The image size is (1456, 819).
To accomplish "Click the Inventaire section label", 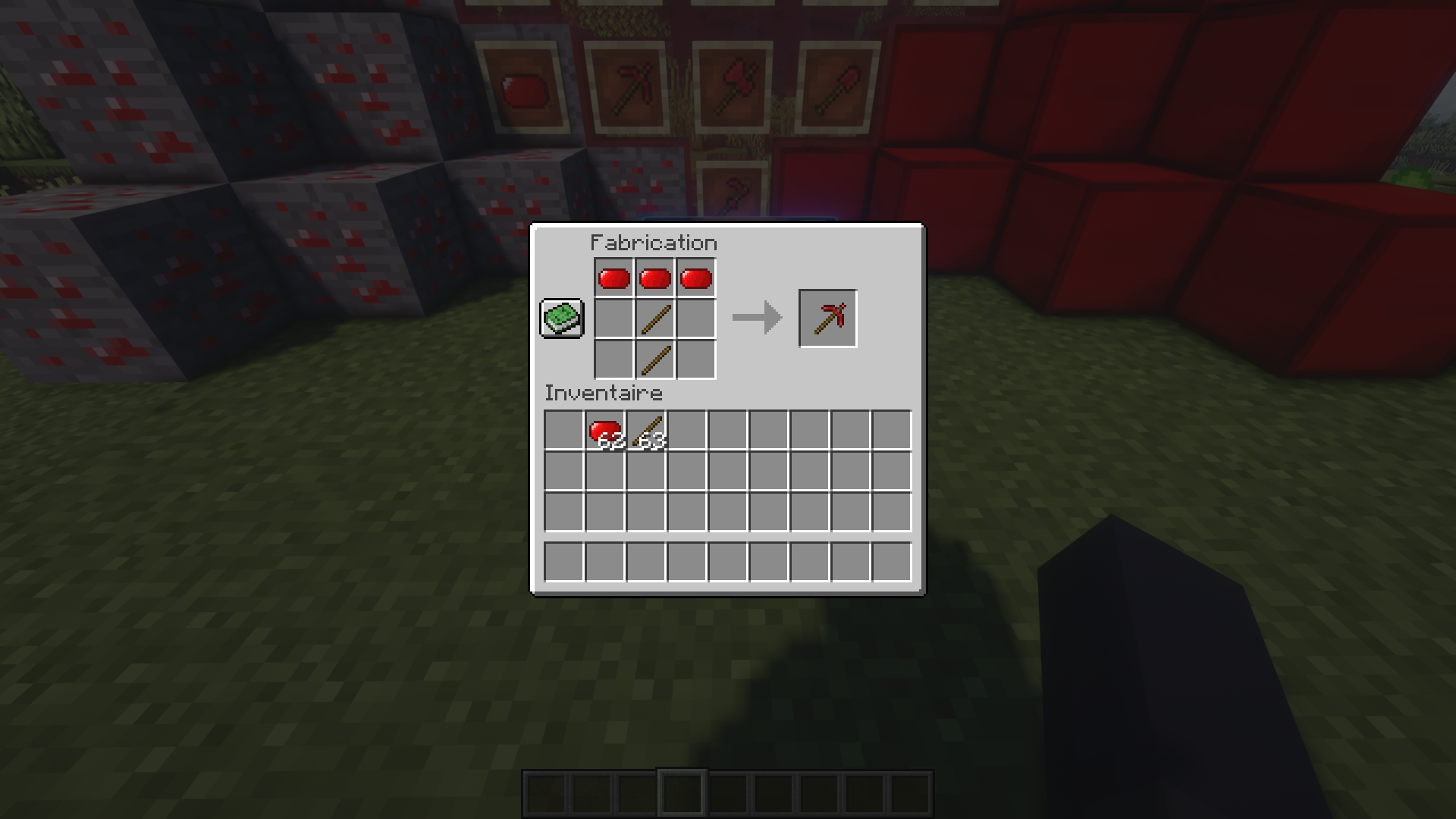I will (602, 393).
